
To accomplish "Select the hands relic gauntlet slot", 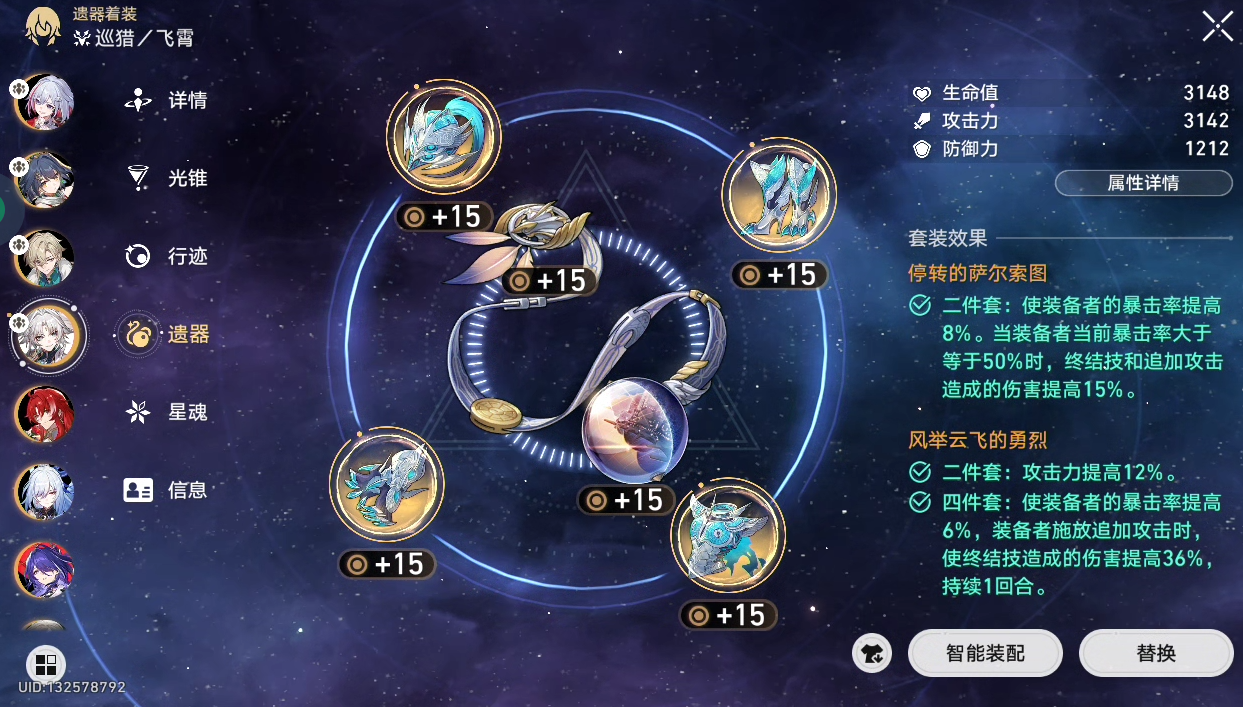I will [778, 195].
